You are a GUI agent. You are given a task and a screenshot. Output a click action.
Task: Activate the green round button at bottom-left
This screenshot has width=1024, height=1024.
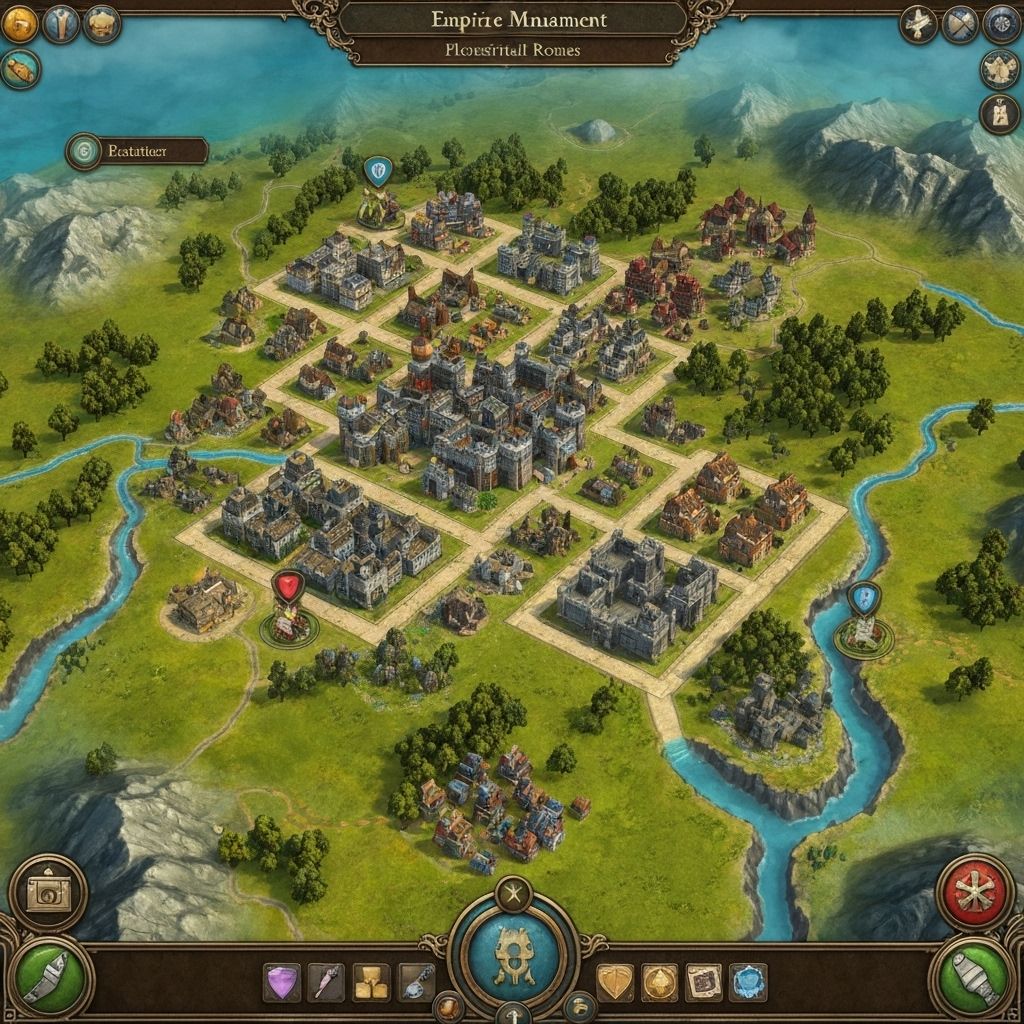coord(48,975)
